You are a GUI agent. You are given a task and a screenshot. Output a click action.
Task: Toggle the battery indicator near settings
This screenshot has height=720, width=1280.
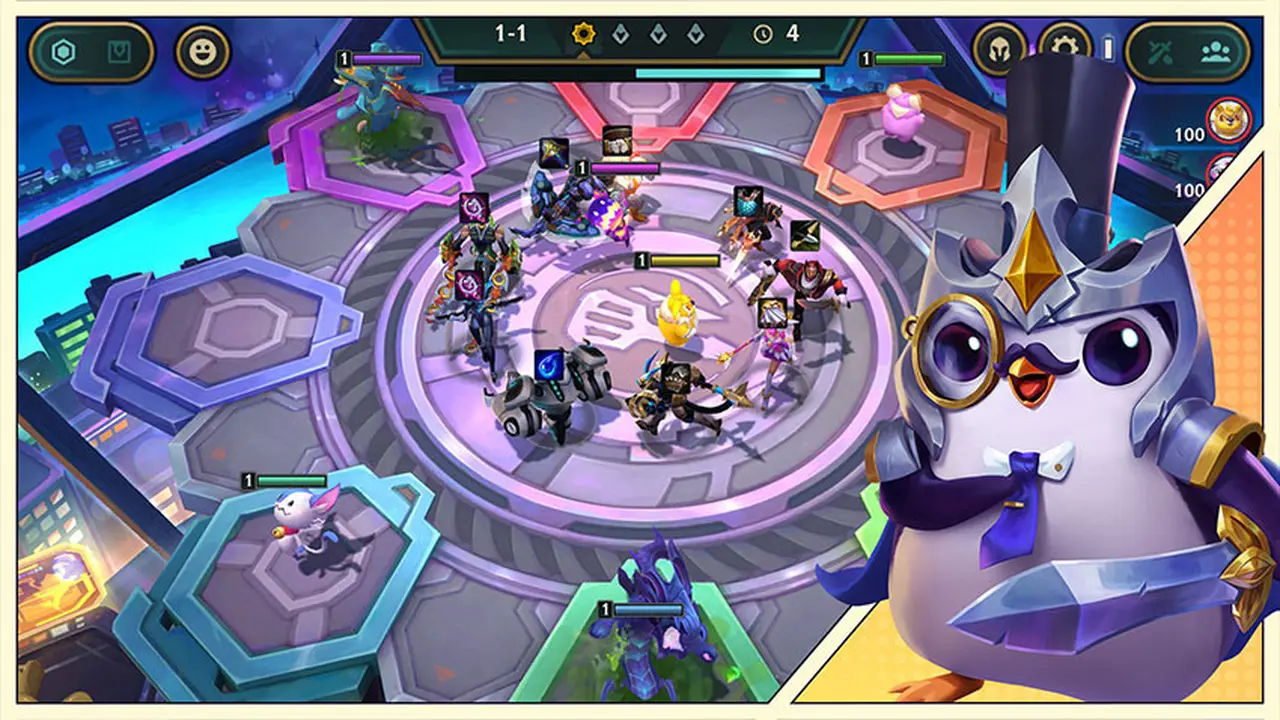pos(1107,48)
